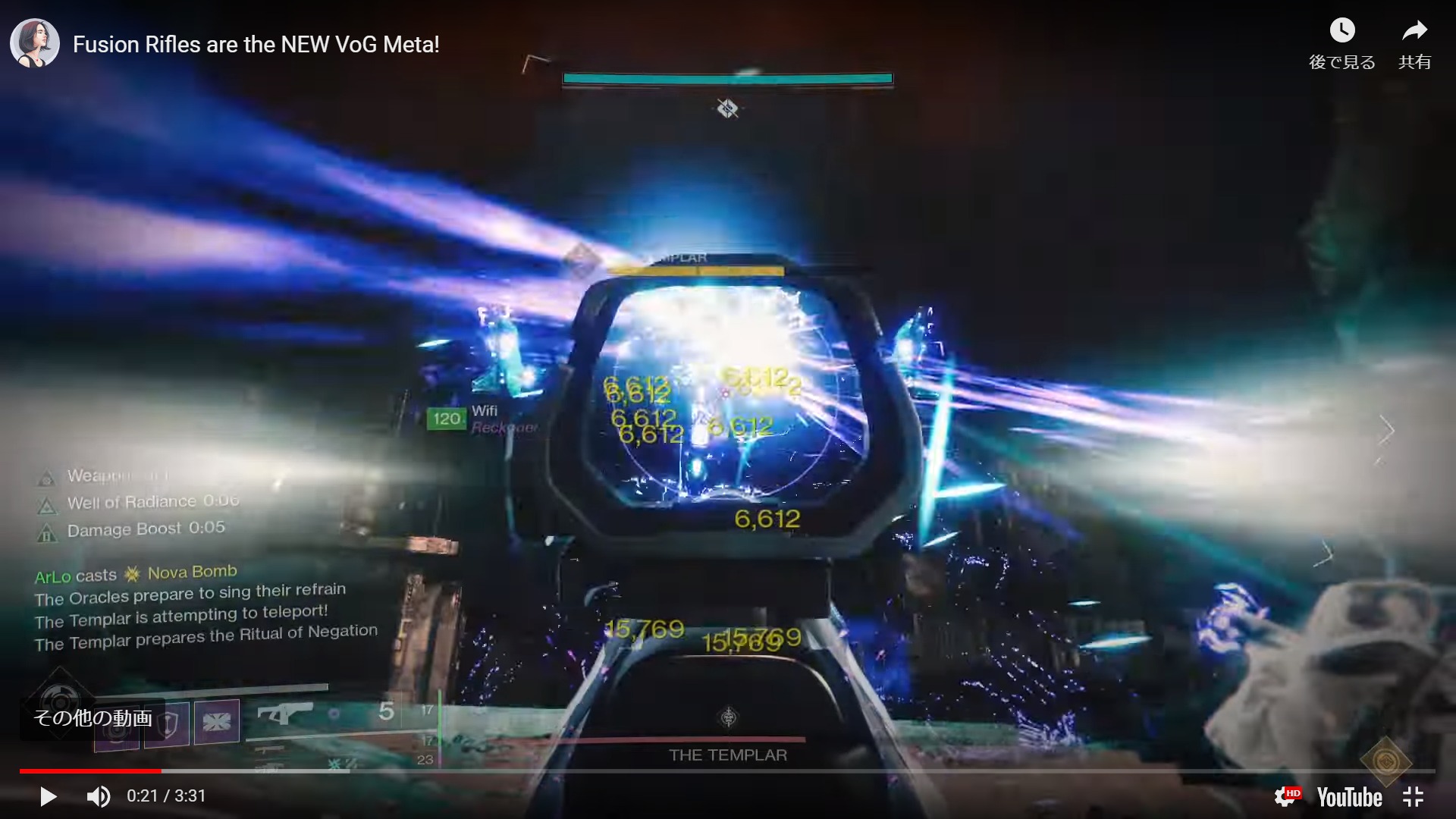
Task: Click the Share arrow icon
Action: tap(1414, 30)
